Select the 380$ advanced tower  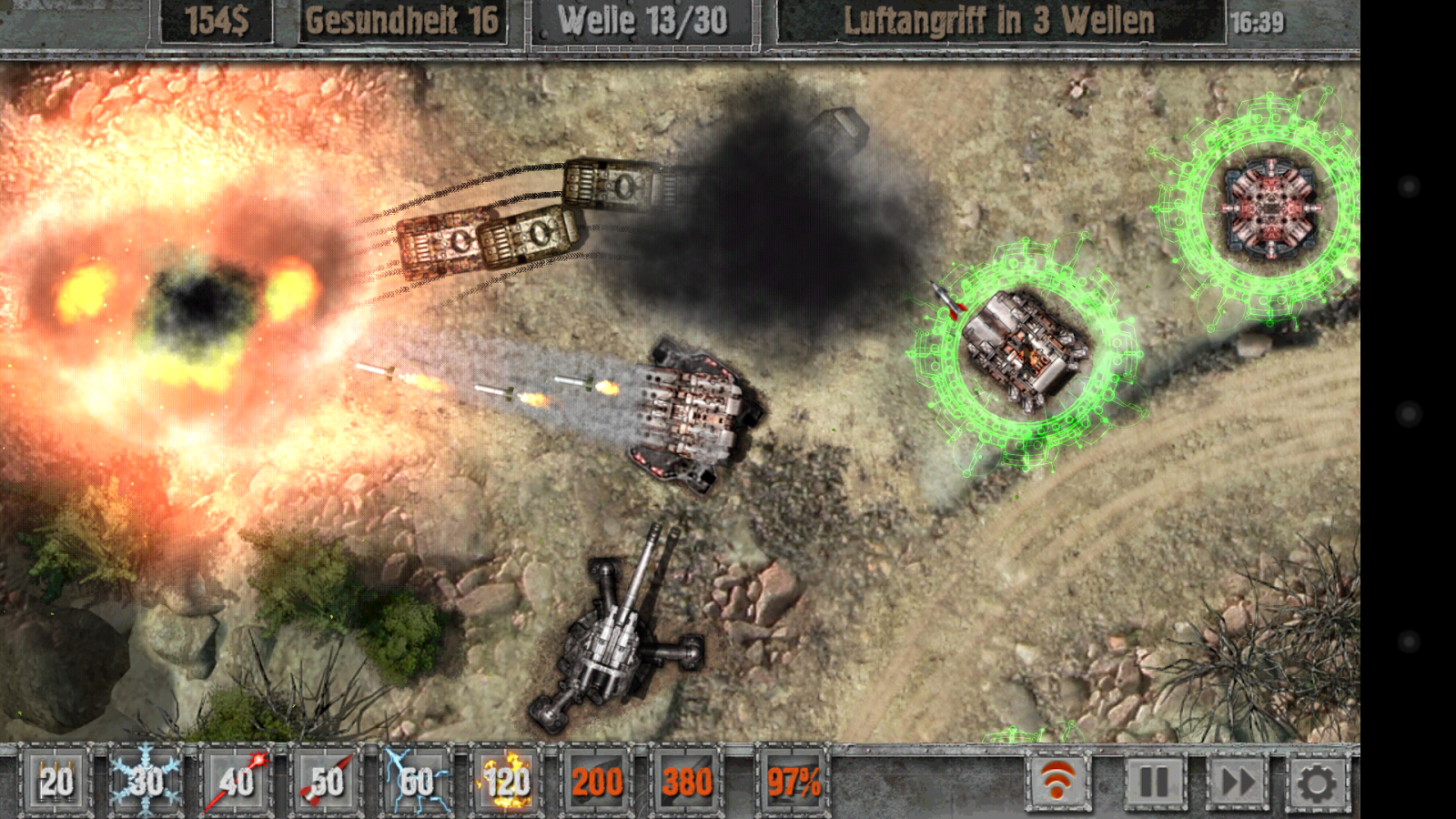[687, 781]
